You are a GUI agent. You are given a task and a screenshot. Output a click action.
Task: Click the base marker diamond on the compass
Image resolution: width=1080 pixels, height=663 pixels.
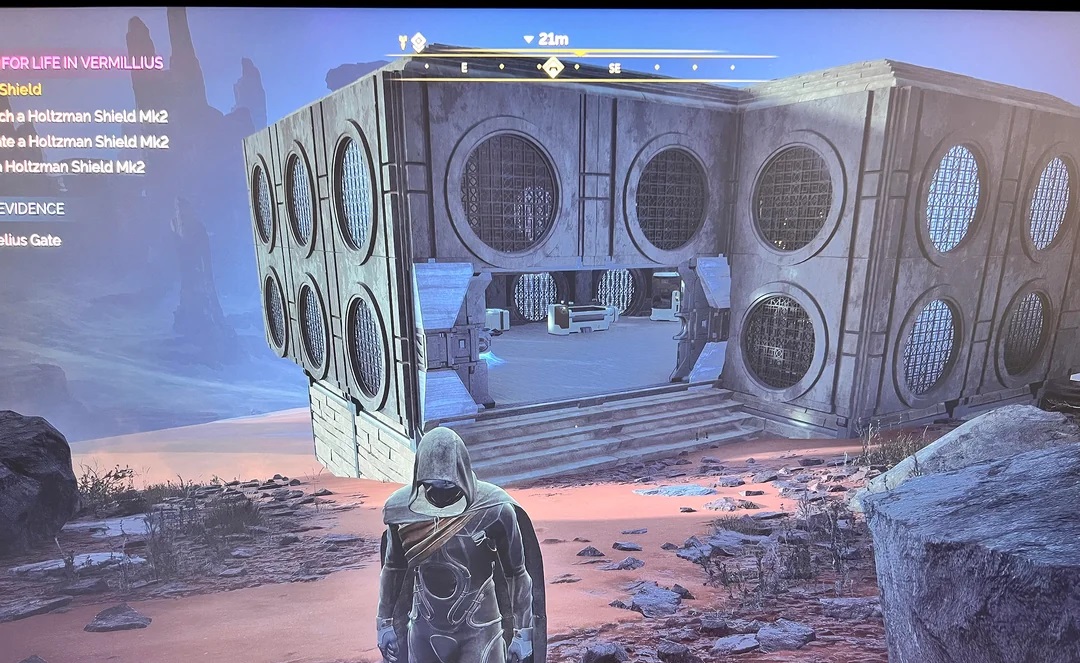552,67
